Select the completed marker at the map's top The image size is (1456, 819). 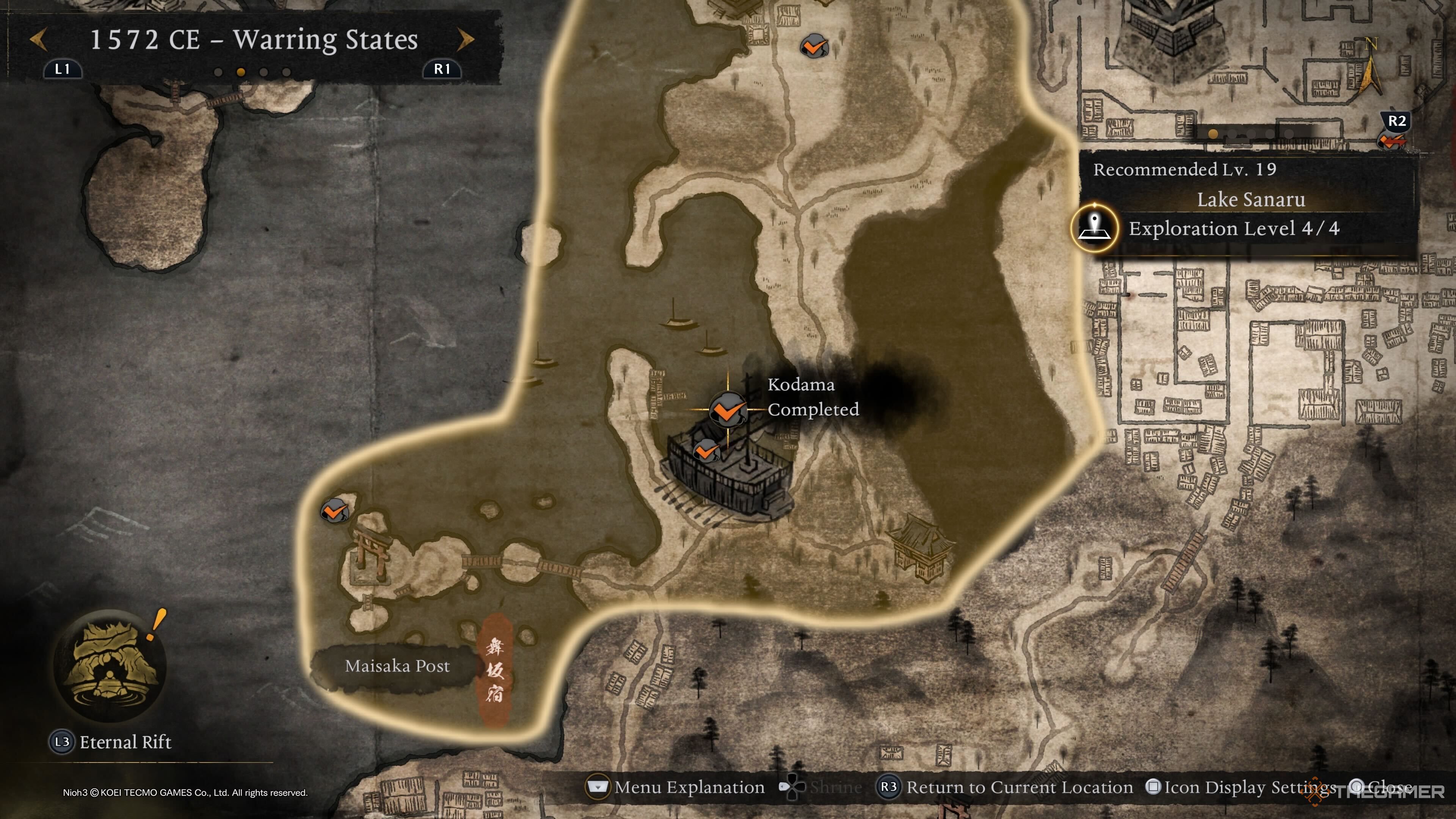tap(814, 46)
